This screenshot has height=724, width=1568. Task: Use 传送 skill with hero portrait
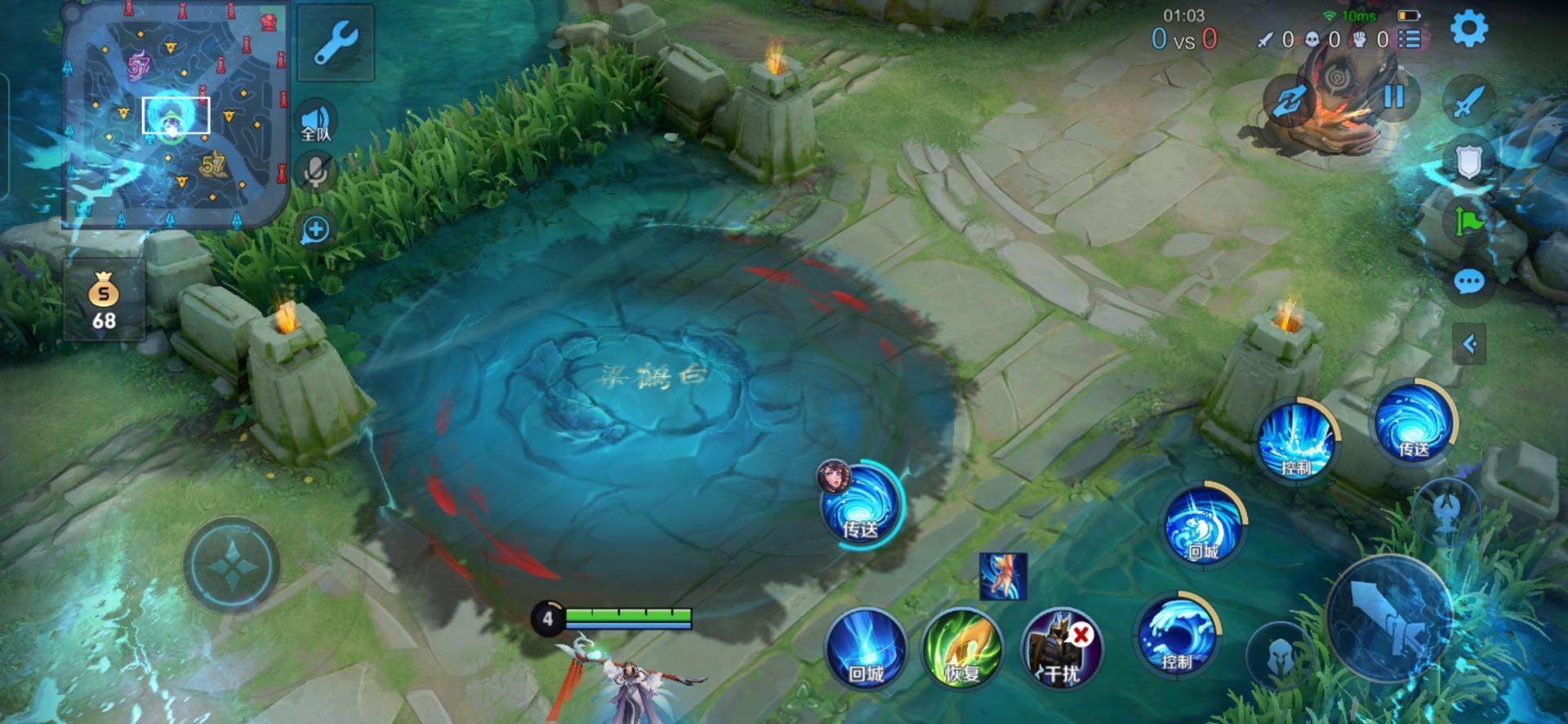tap(861, 503)
